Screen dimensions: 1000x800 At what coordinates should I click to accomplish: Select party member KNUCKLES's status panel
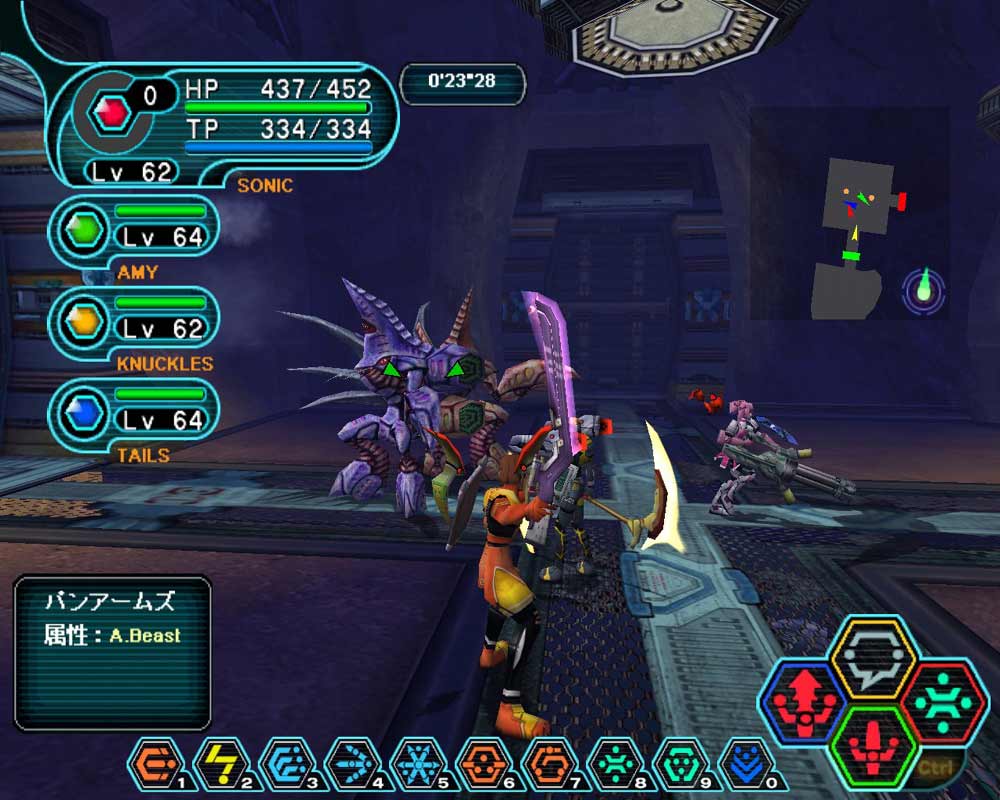tap(135, 321)
